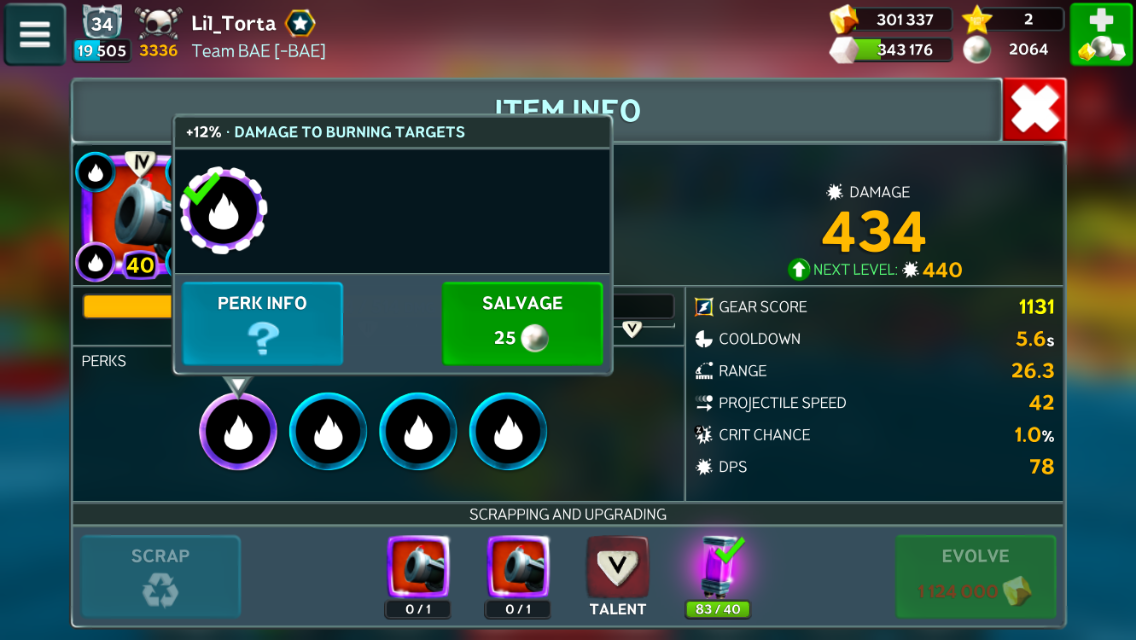Close the Item Info window

(1034, 110)
